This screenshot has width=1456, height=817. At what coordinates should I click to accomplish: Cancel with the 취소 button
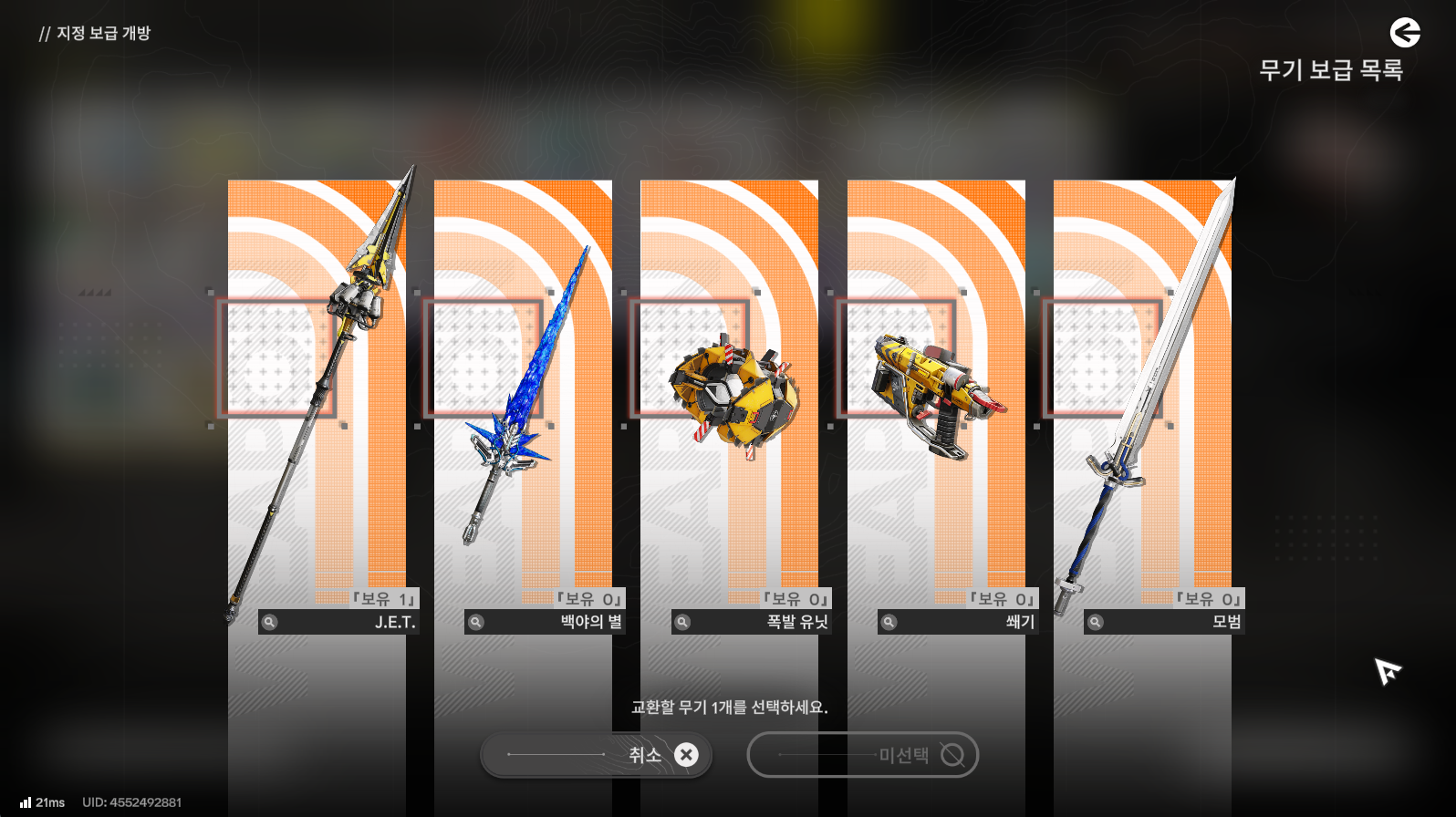[596, 755]
